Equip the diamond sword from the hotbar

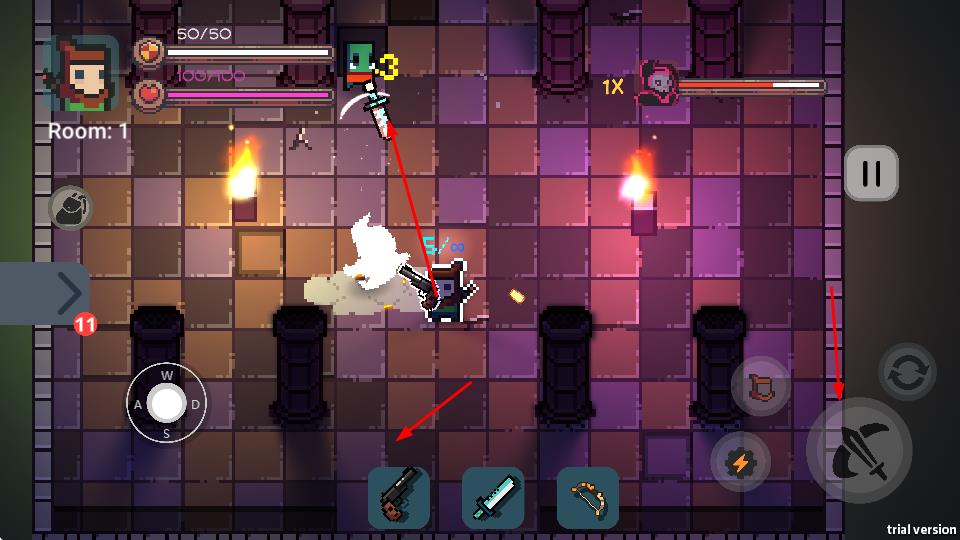(493, 497)
